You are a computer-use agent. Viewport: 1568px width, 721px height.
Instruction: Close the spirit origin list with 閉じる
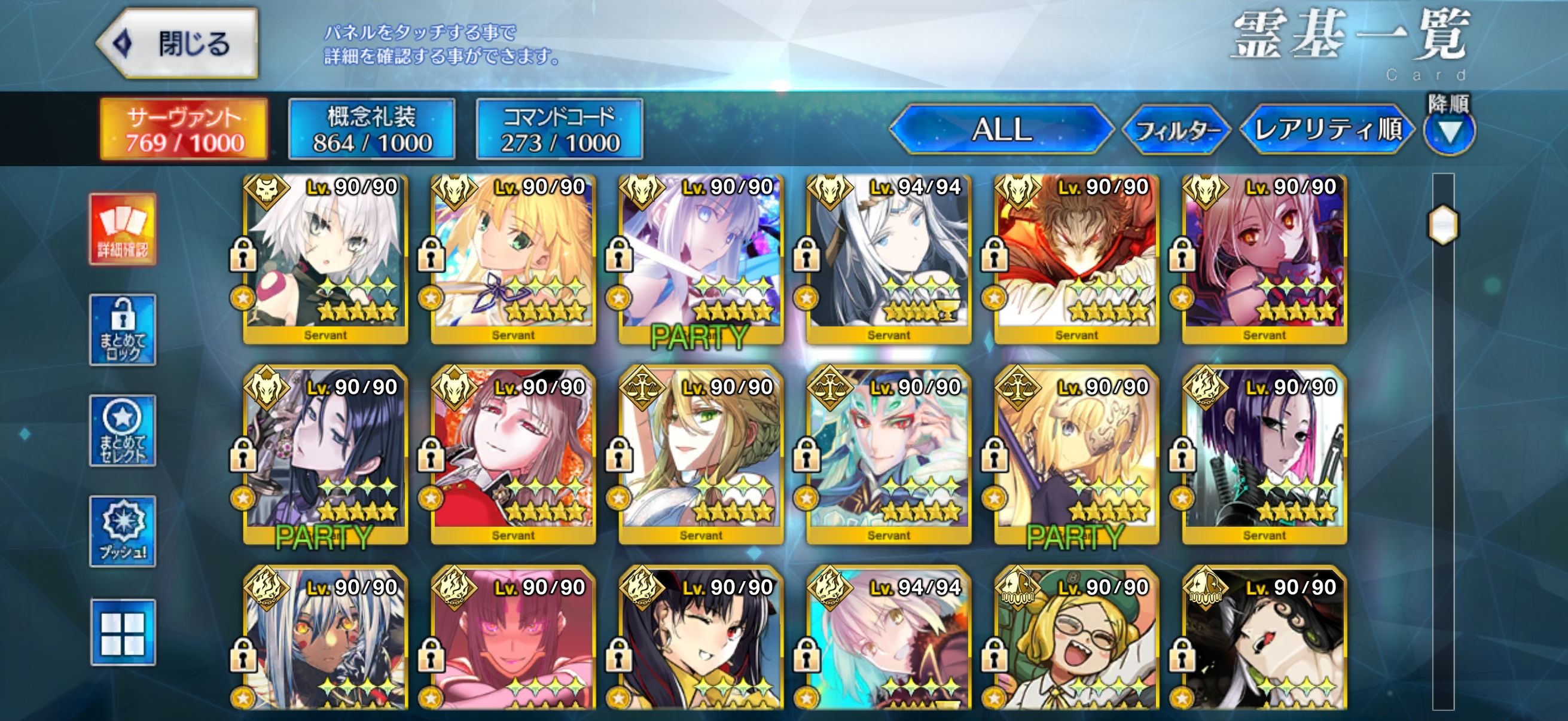tap(178, 44)
